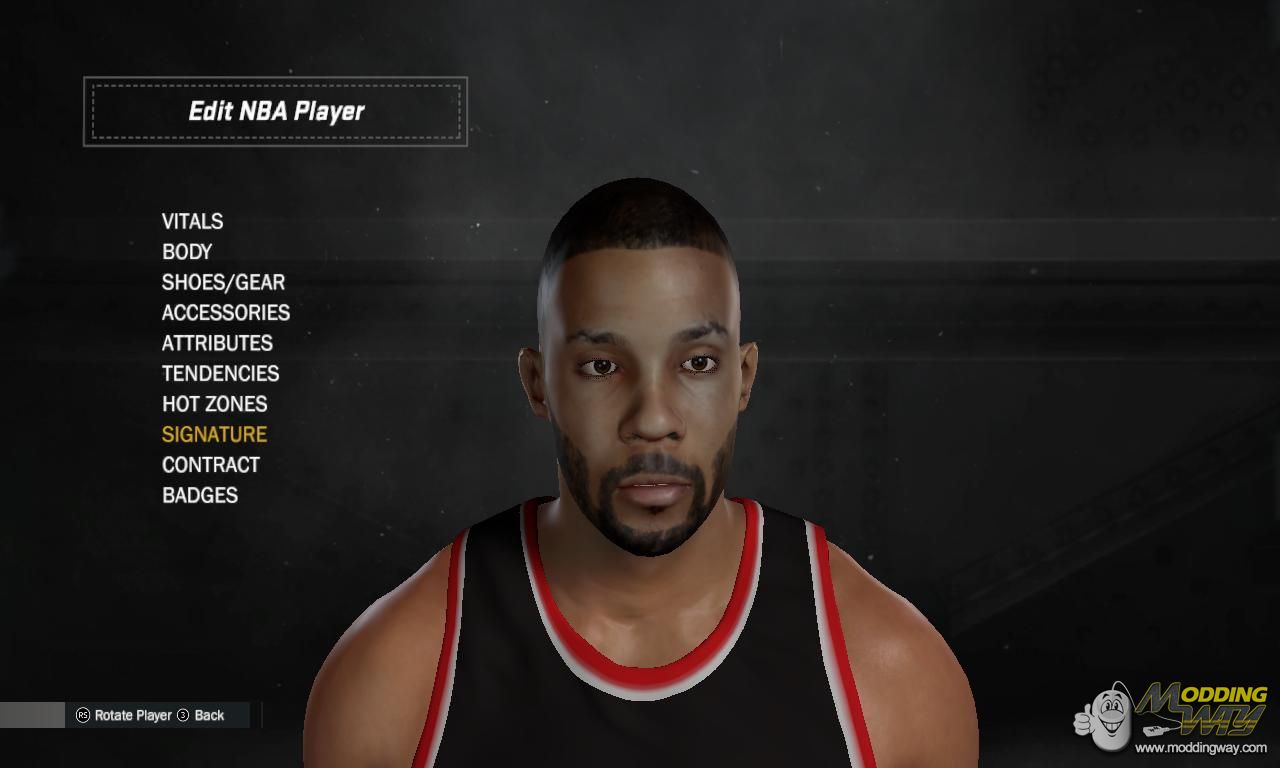Click the ModdingWay watermark logo
Screen dimensions: 1280x768
1173,717
